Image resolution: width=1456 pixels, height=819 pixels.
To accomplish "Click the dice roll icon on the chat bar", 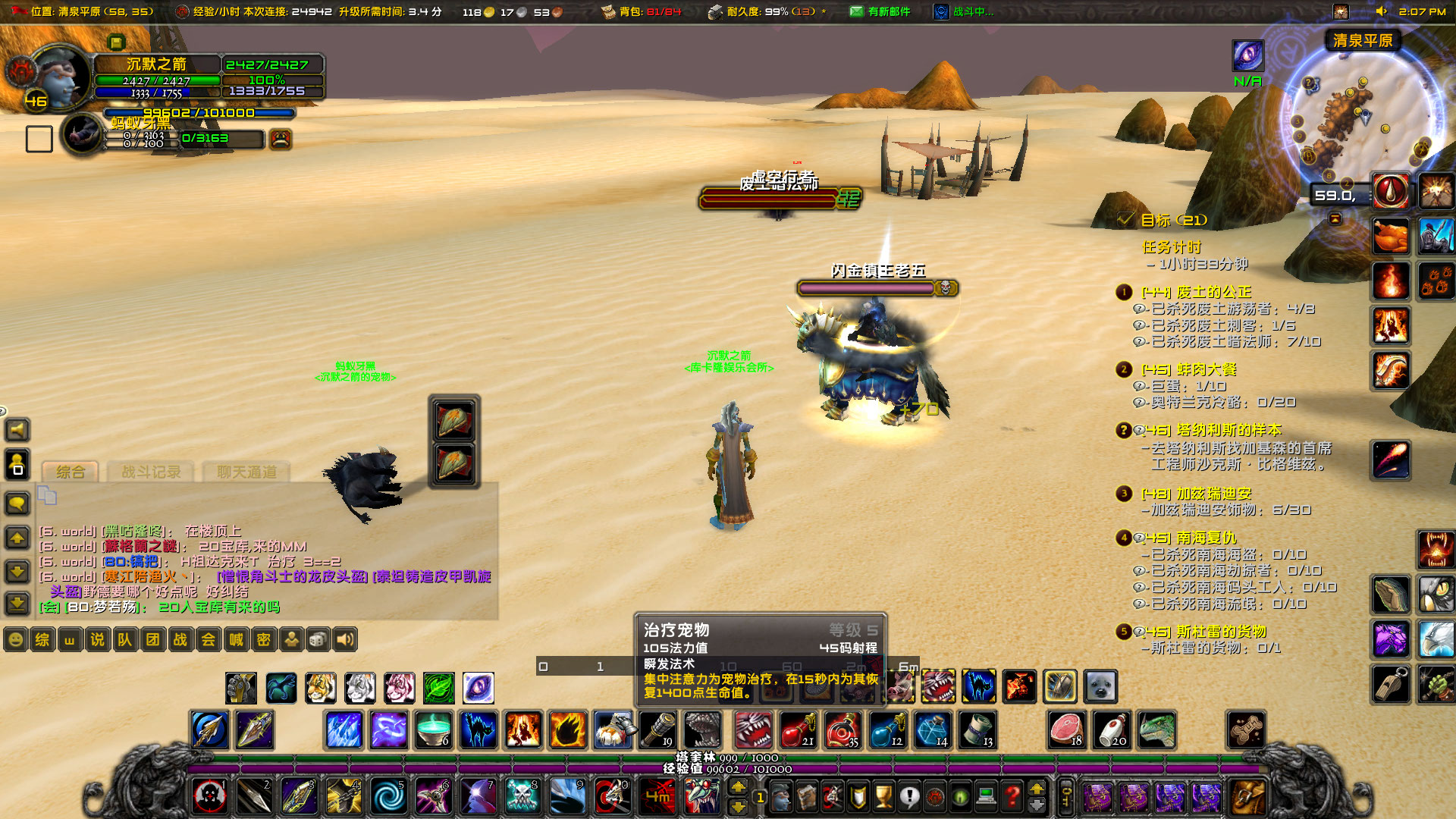I will point(317,639).
